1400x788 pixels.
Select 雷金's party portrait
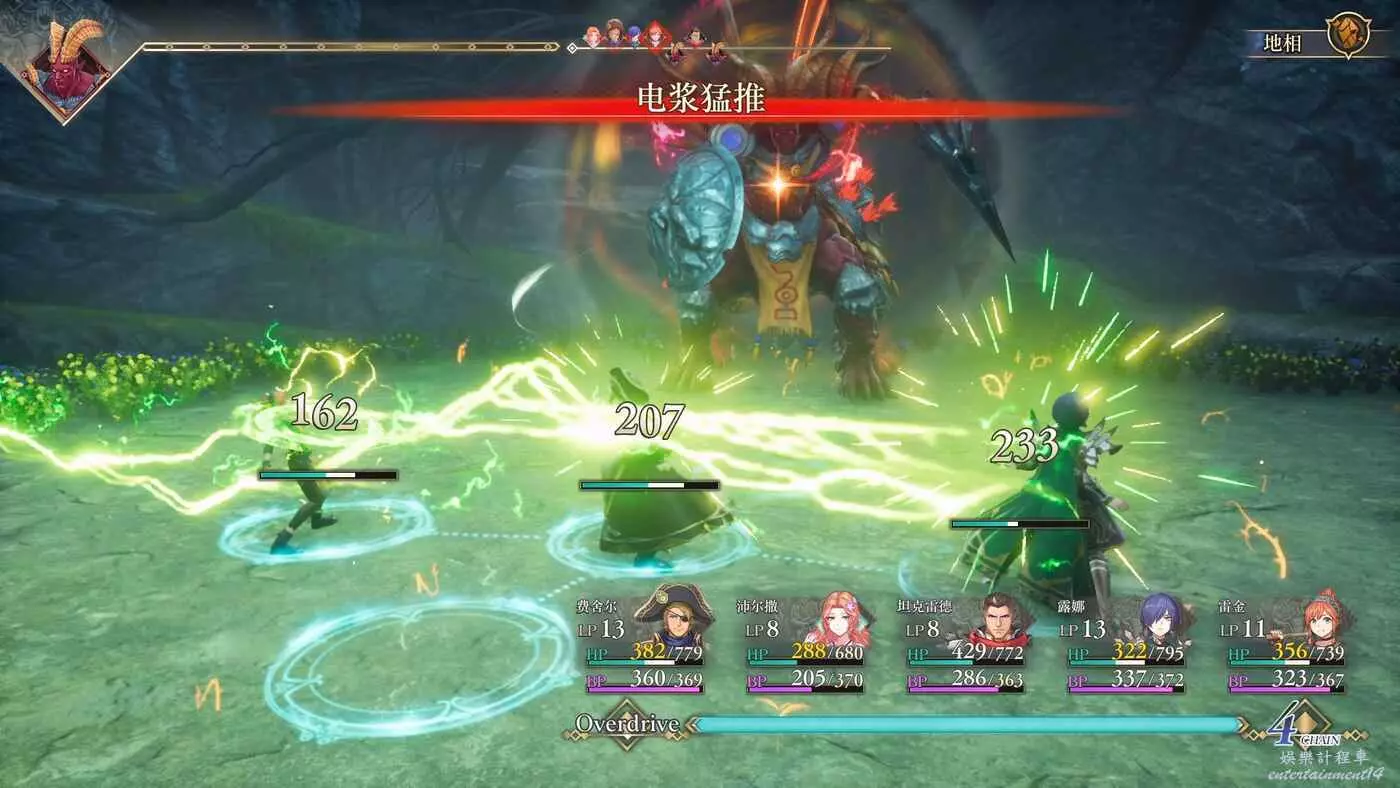pos(1318,620)
